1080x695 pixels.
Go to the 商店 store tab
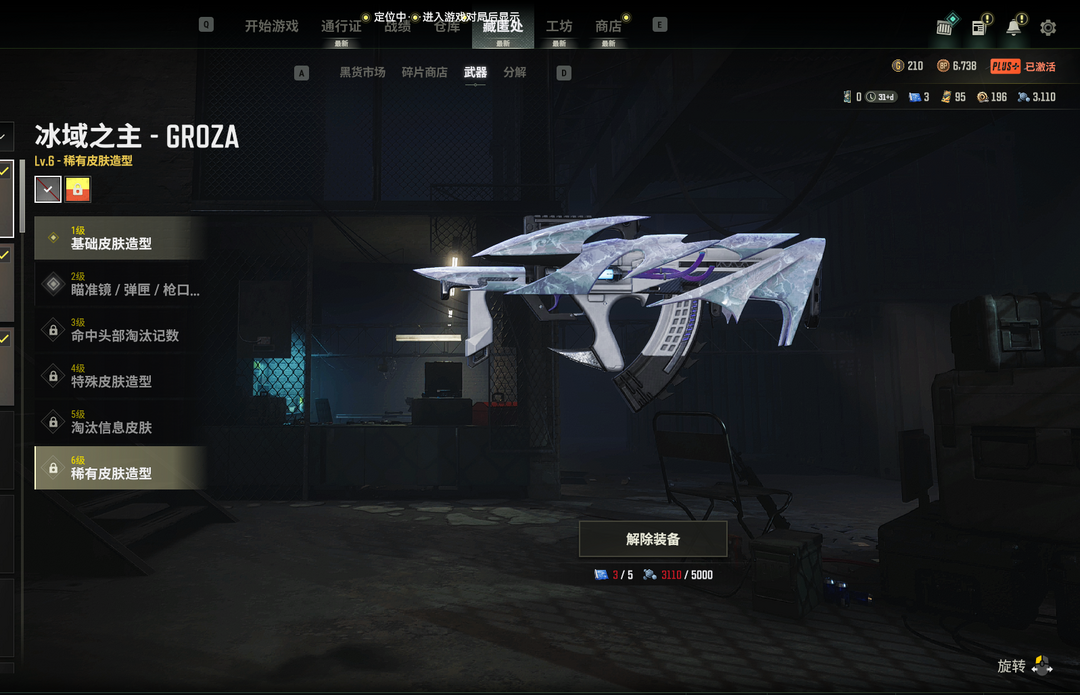(608, 26)
